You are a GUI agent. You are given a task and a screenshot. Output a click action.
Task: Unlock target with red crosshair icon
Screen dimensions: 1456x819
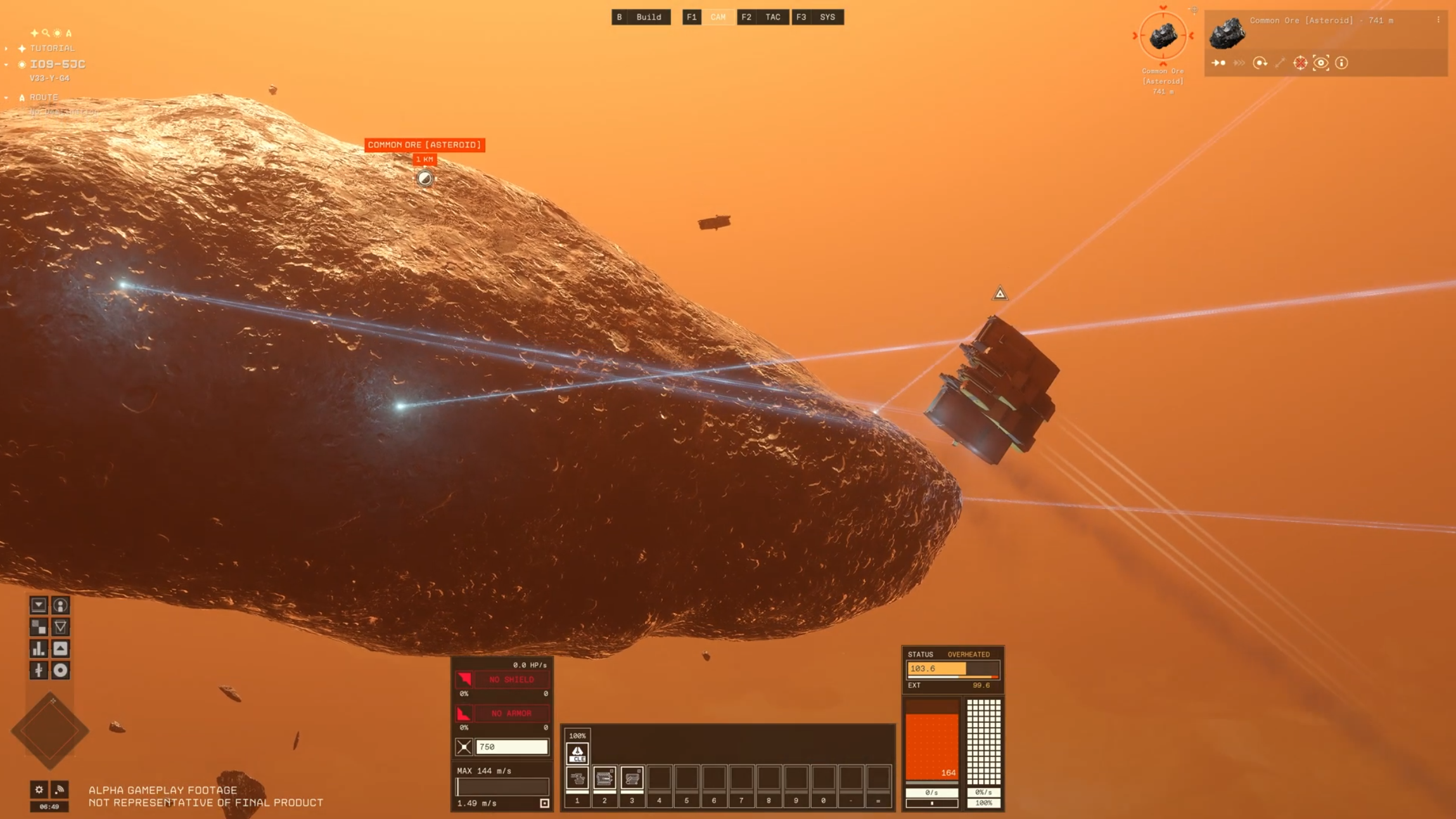tap(1300, 63)
